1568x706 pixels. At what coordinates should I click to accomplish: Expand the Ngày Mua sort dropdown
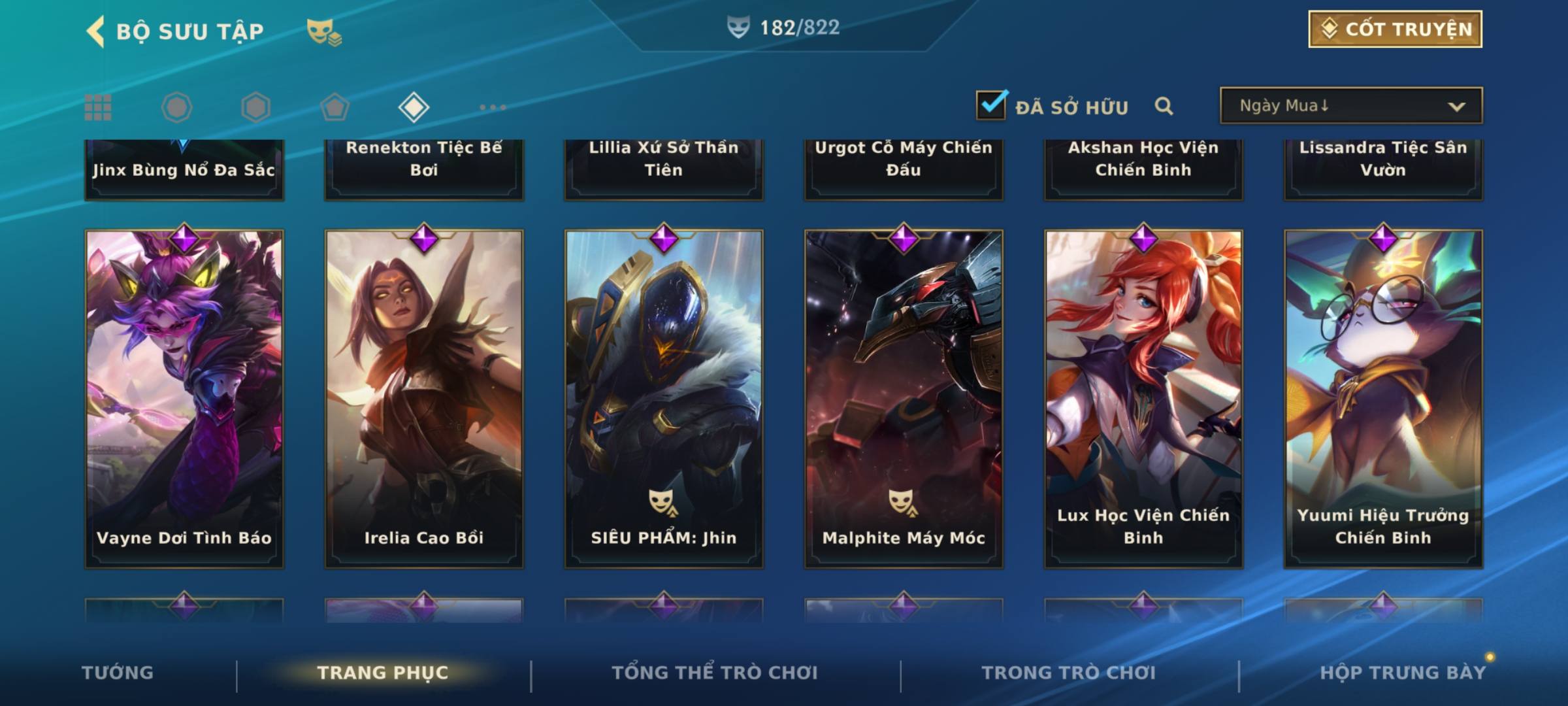(x=1351, y=106)
